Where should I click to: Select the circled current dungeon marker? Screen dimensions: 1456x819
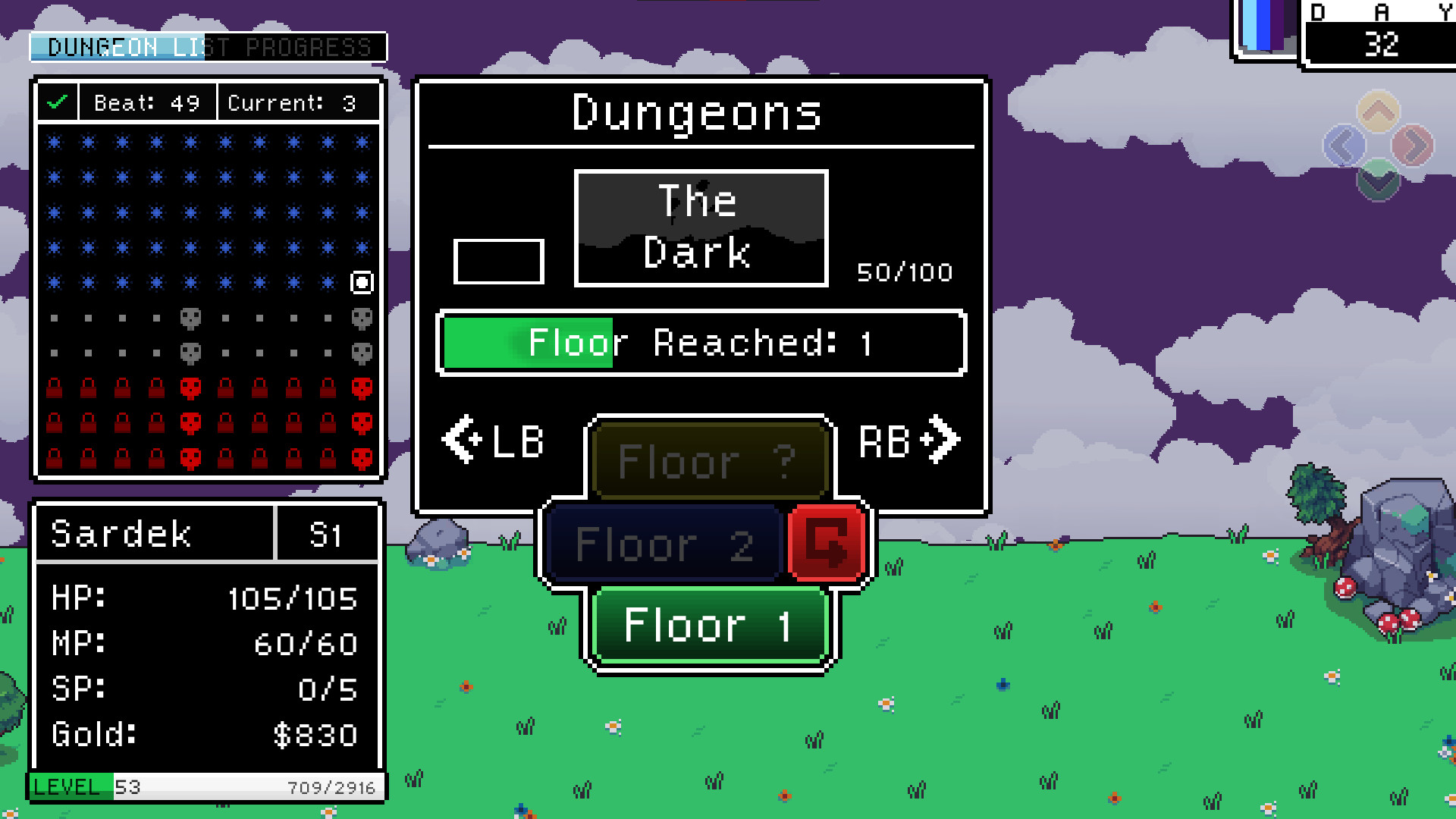click(362, 282)
